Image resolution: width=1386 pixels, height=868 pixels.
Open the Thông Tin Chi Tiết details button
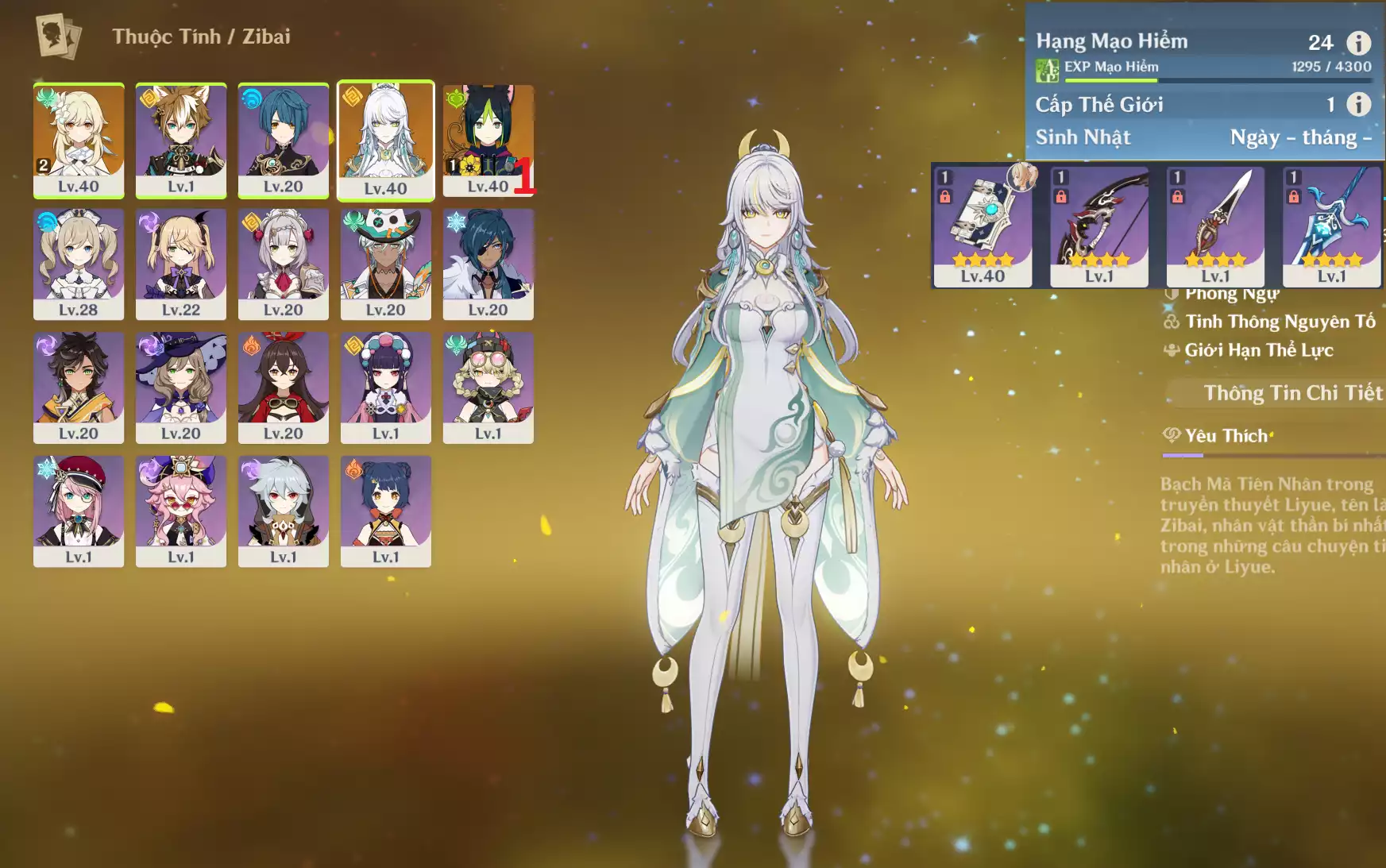[x=1291, y=393]
